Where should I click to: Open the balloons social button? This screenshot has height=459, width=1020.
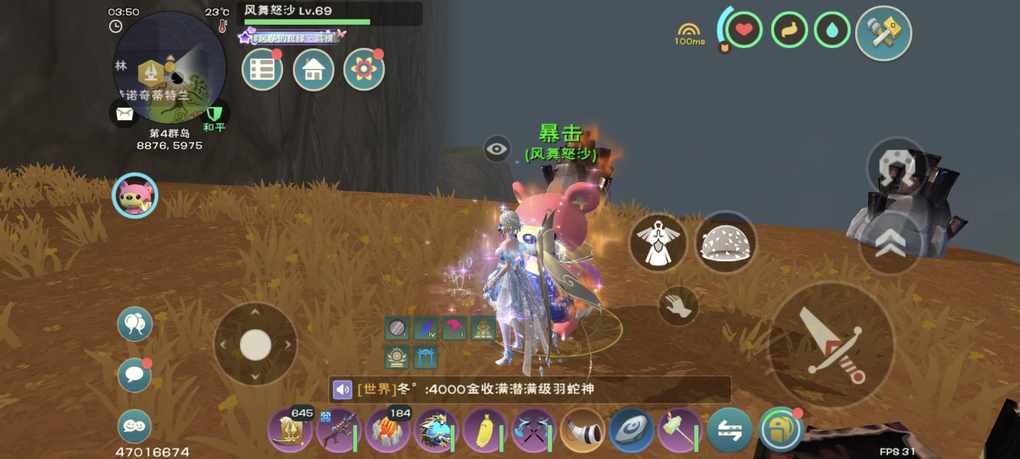click(x=134, y=323)
